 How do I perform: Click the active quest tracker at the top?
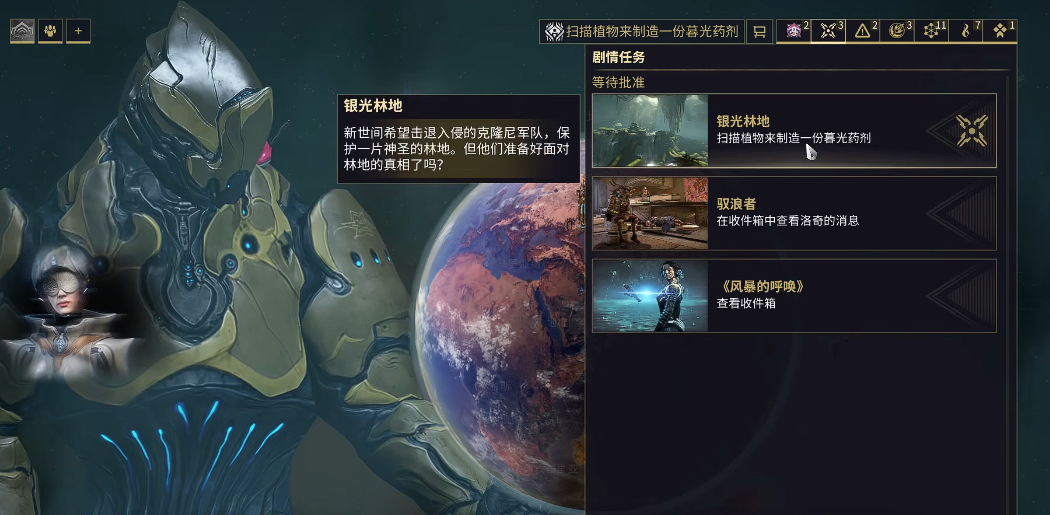pyautogui.click(x=642, y=32)
